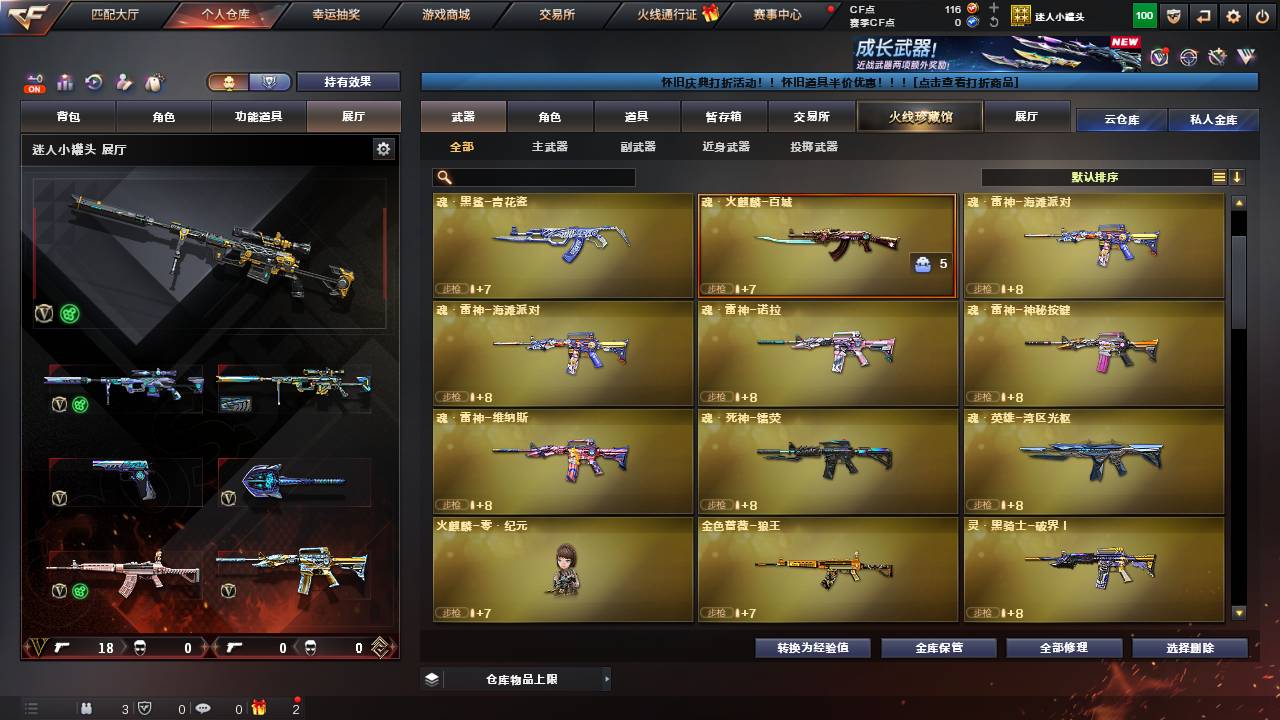
Task: Click the magnifier icon in the search bar
Action: coord(441,177)
